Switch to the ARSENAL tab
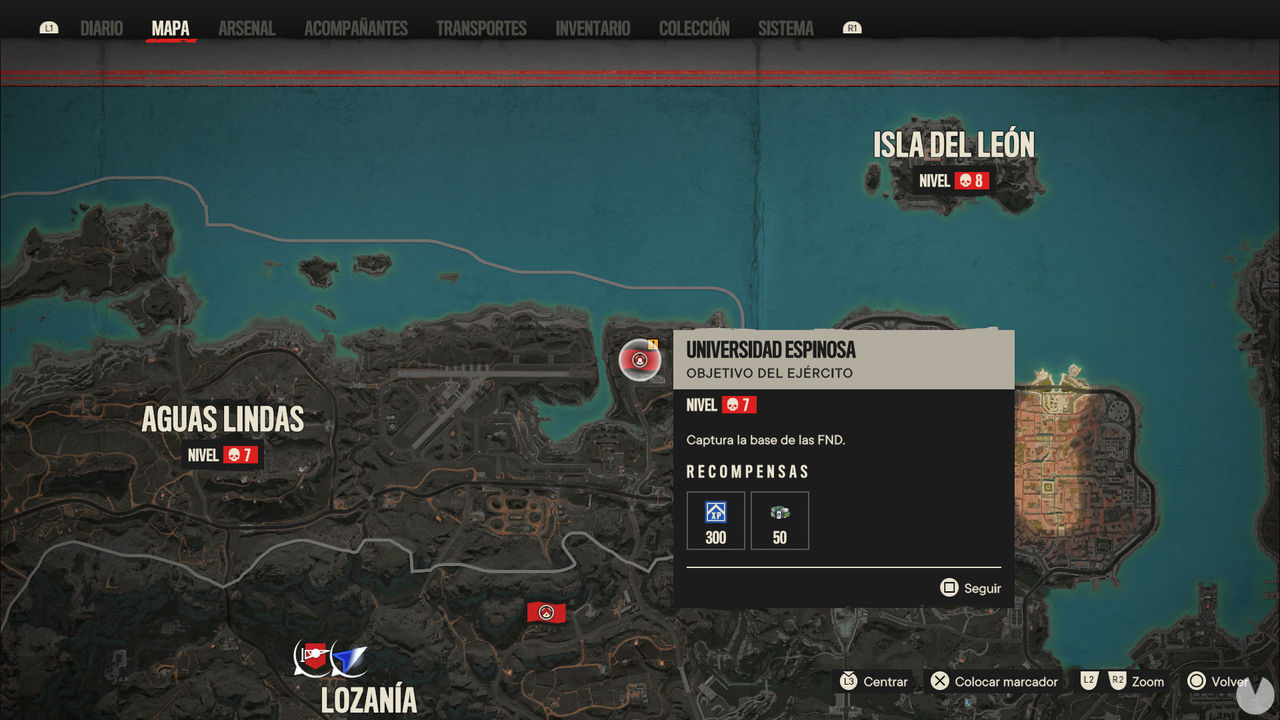This screenshot has width=1280, height=720. [246, 28]
